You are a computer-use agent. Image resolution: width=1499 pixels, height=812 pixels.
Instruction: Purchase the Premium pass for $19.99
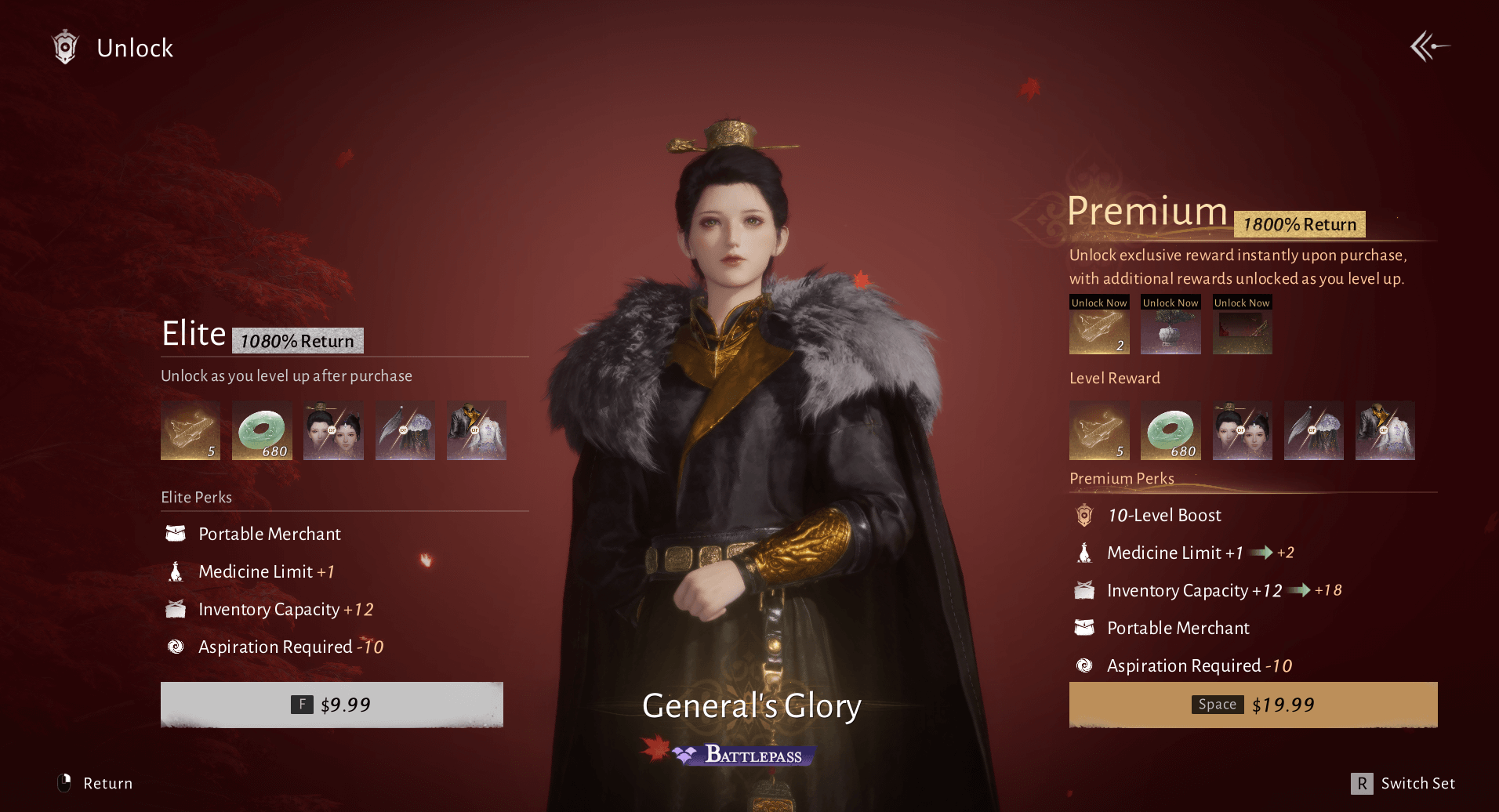(1253, 705)
